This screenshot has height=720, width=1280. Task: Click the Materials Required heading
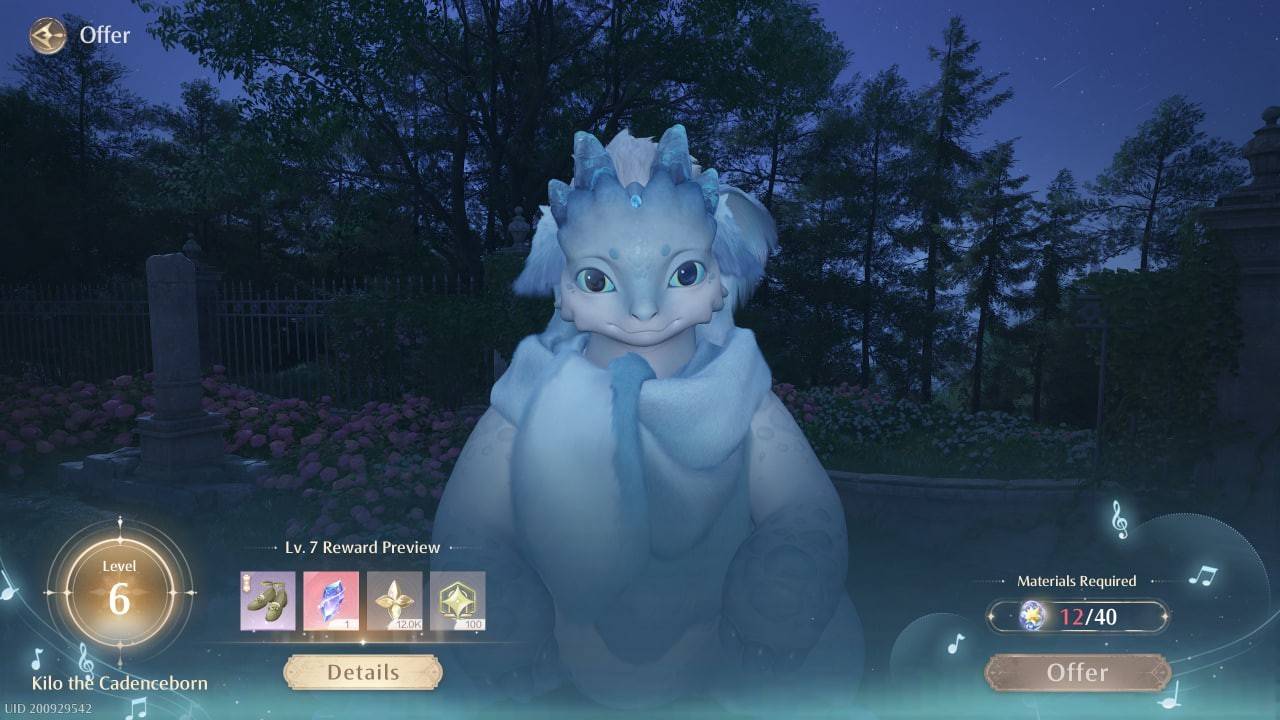coord(1075,580)
